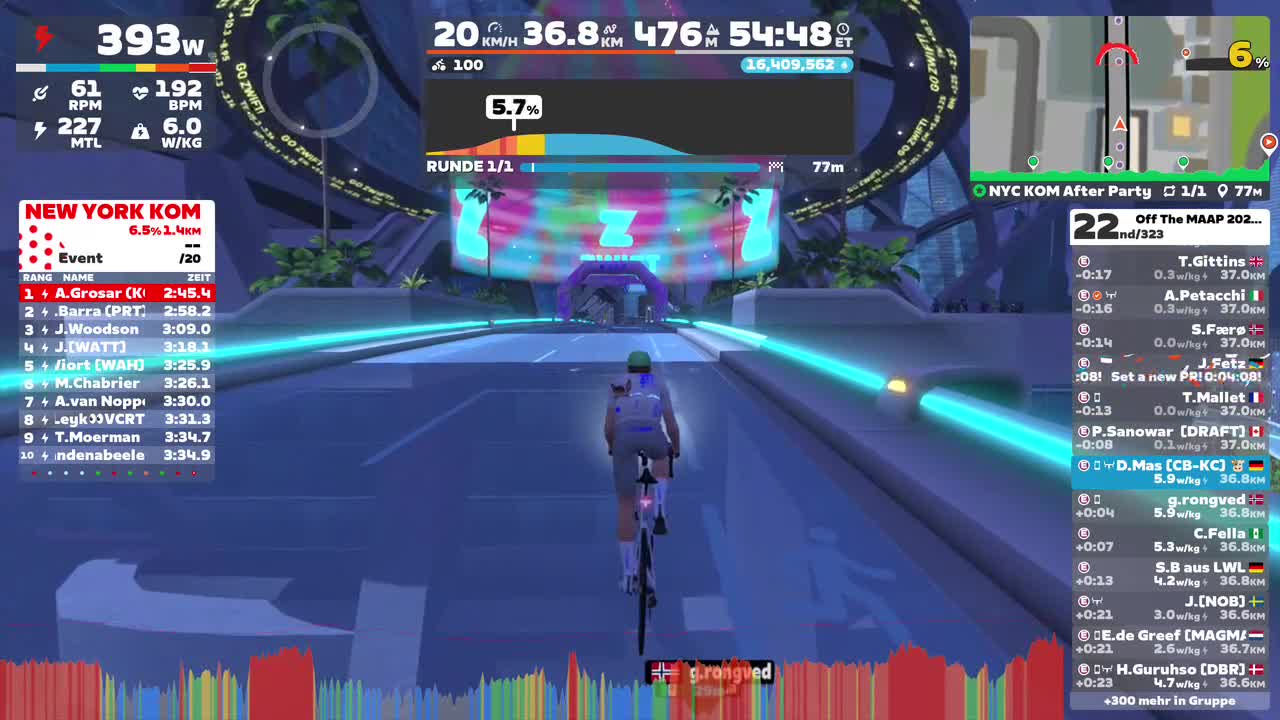Viewport: 1280px width, 720px height.
Task: Toggle the green NYC KOM After Party marker
Action: tap(981, 189)
